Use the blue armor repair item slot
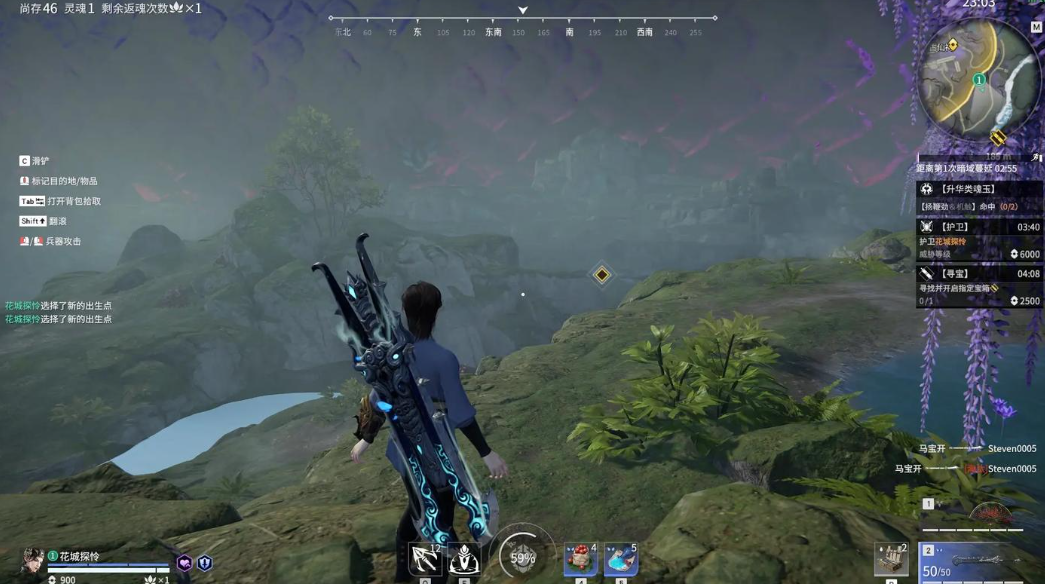1045x584 pixels. click(620, 559)
